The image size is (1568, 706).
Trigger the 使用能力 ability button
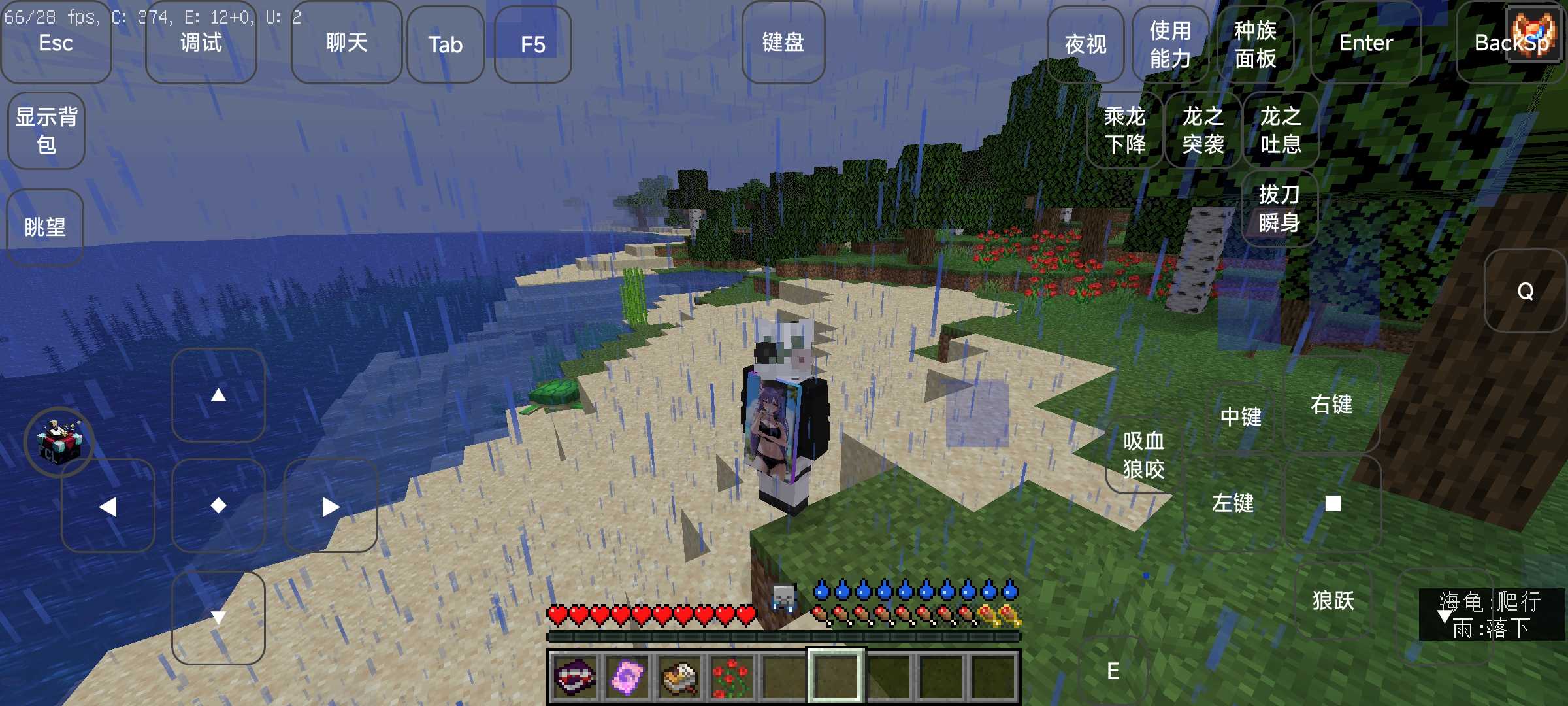[x=1170, y=44]
